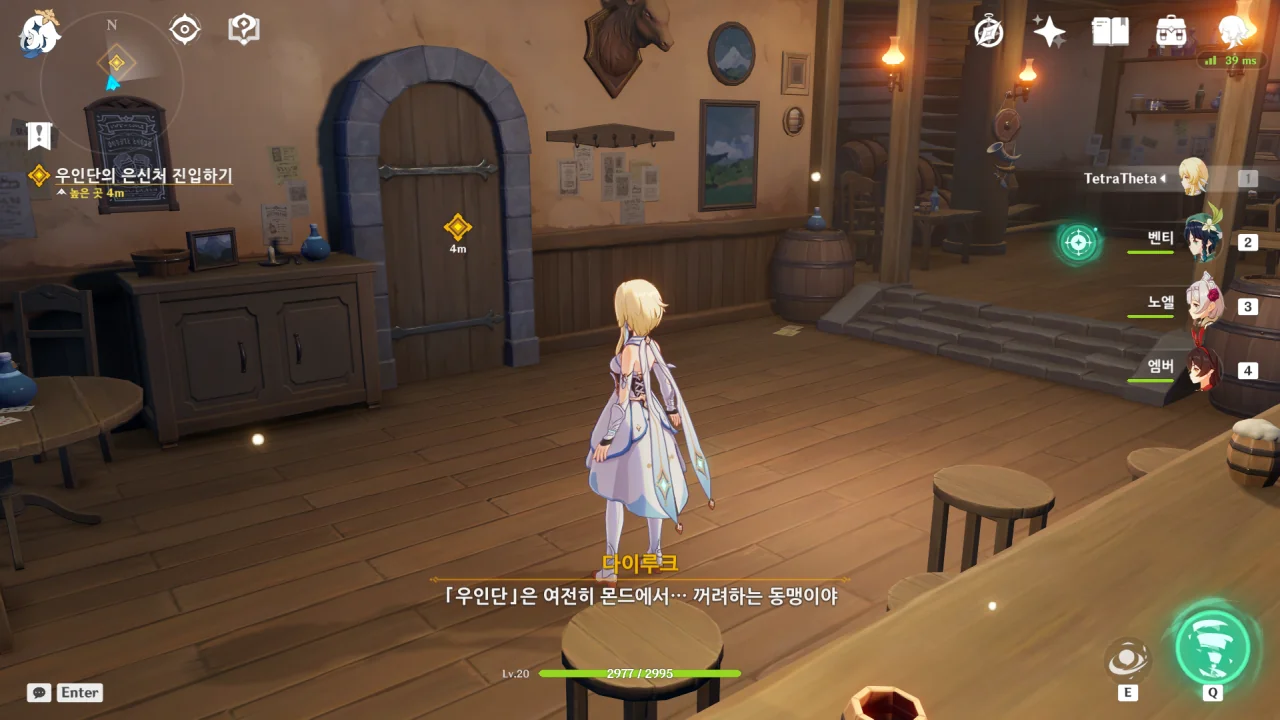Click the eye-shaped target icon beside the minimap
The width and height of the screenshot is (1280, 720).
(x=185, y=30)
